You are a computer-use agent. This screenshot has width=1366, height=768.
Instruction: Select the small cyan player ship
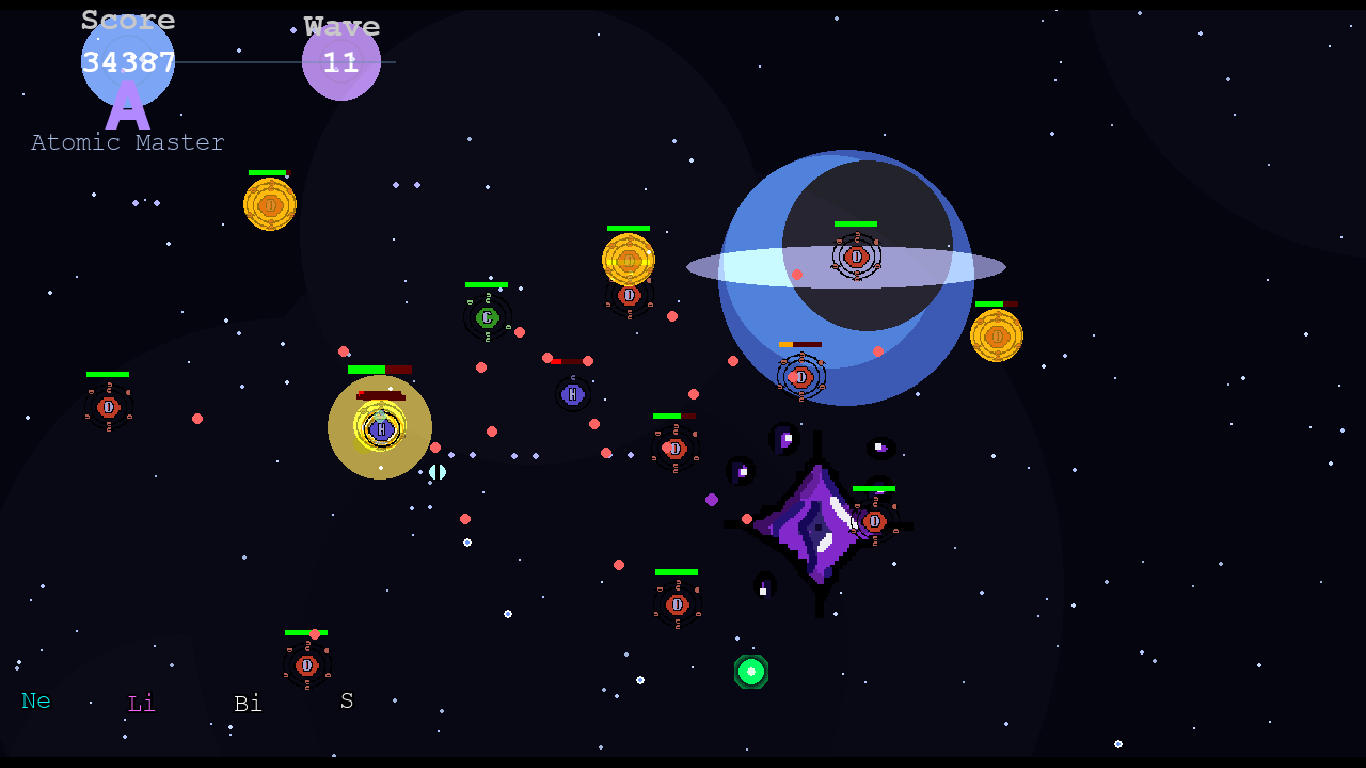[x=436, y=472]
